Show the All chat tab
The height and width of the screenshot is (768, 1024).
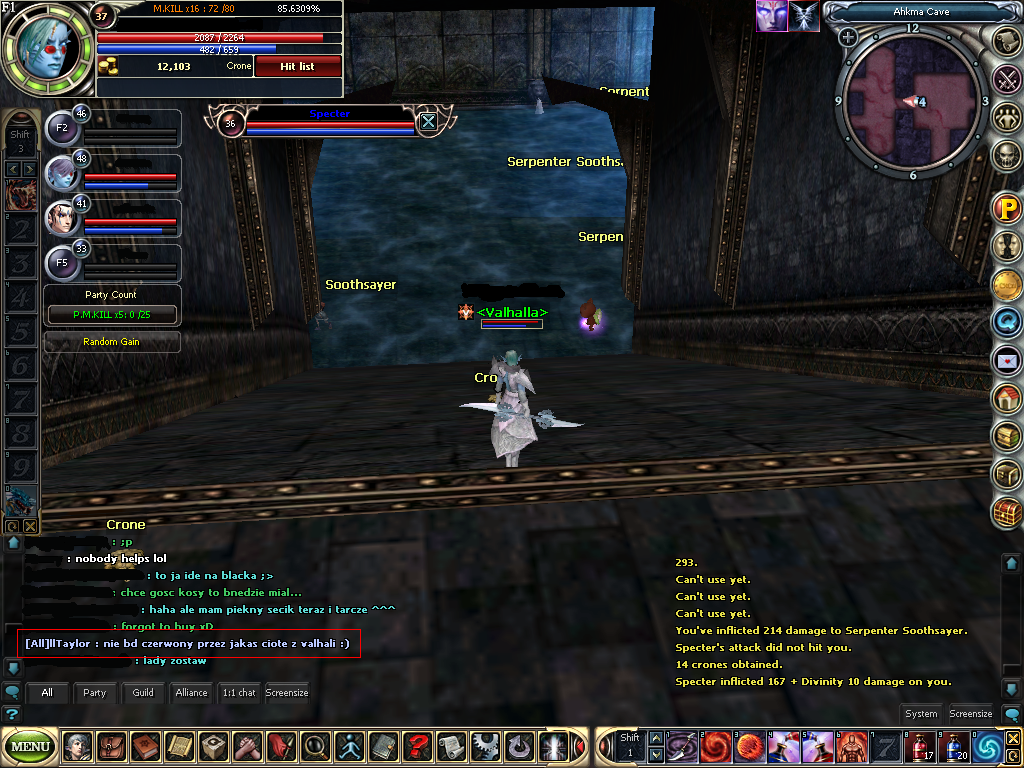coord(47,692)
